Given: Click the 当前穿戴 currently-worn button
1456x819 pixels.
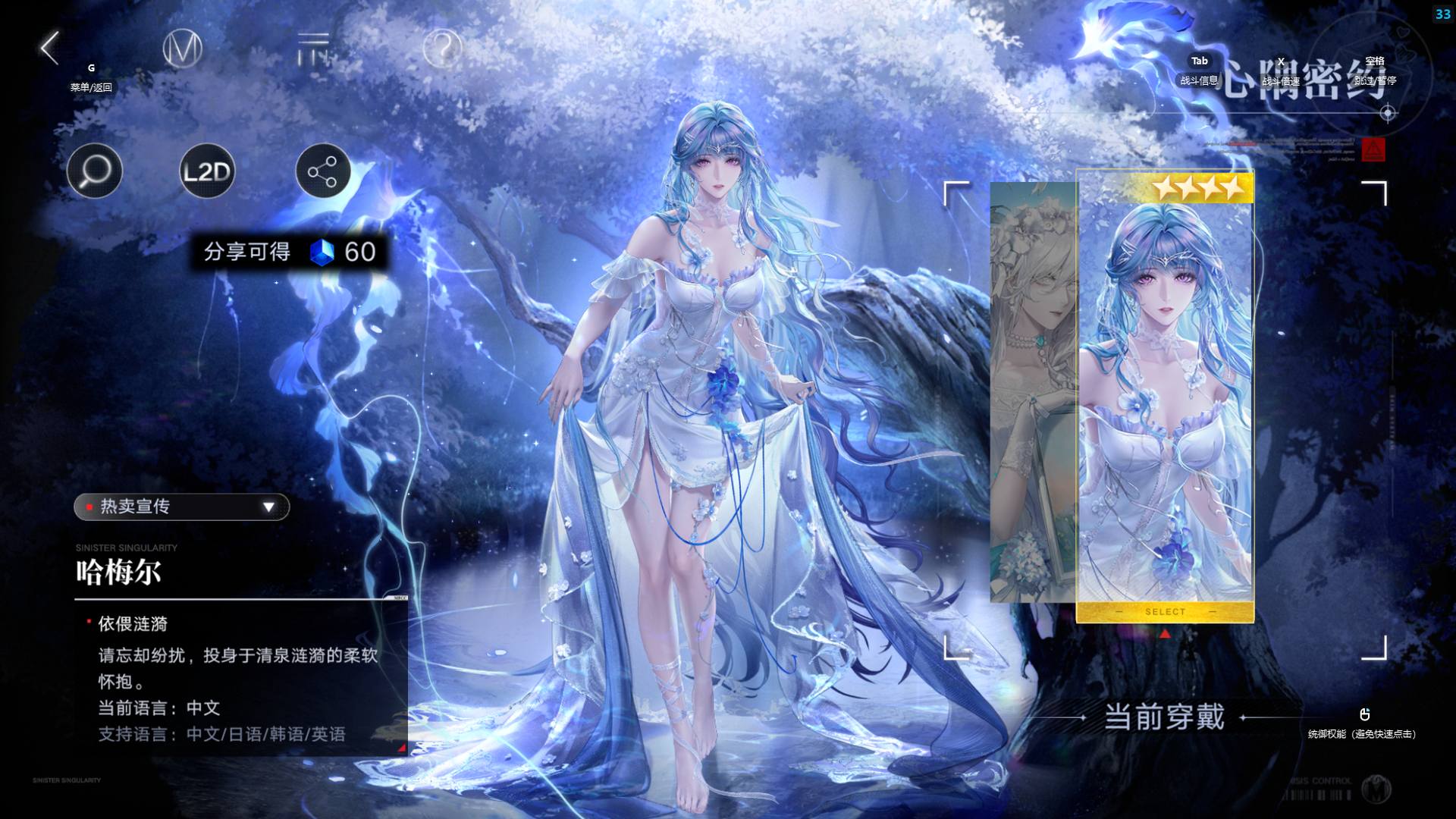Looking at the screenshot, I should pyautogui.click(x=1164, y=717).
